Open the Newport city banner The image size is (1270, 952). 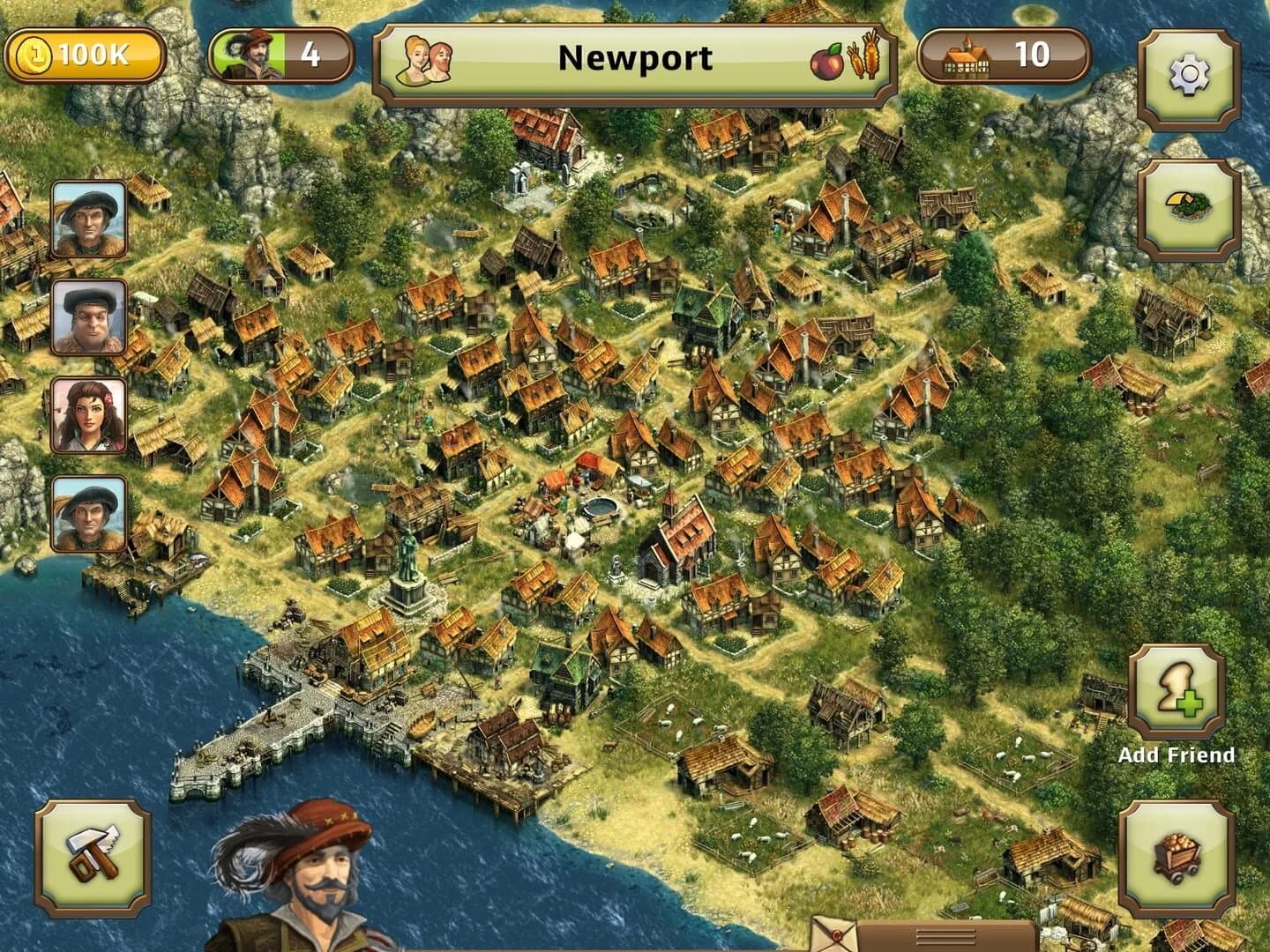(635, 56)
